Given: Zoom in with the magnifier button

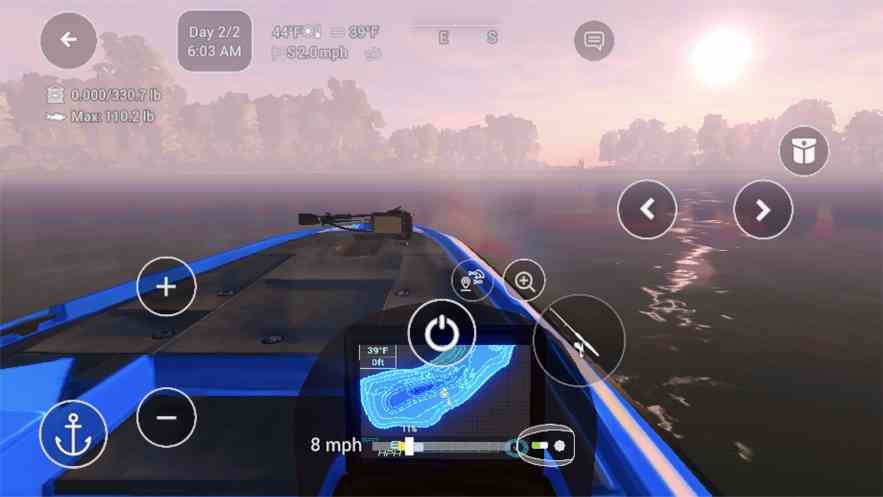Looking at the screenshot, I should 524,281.
